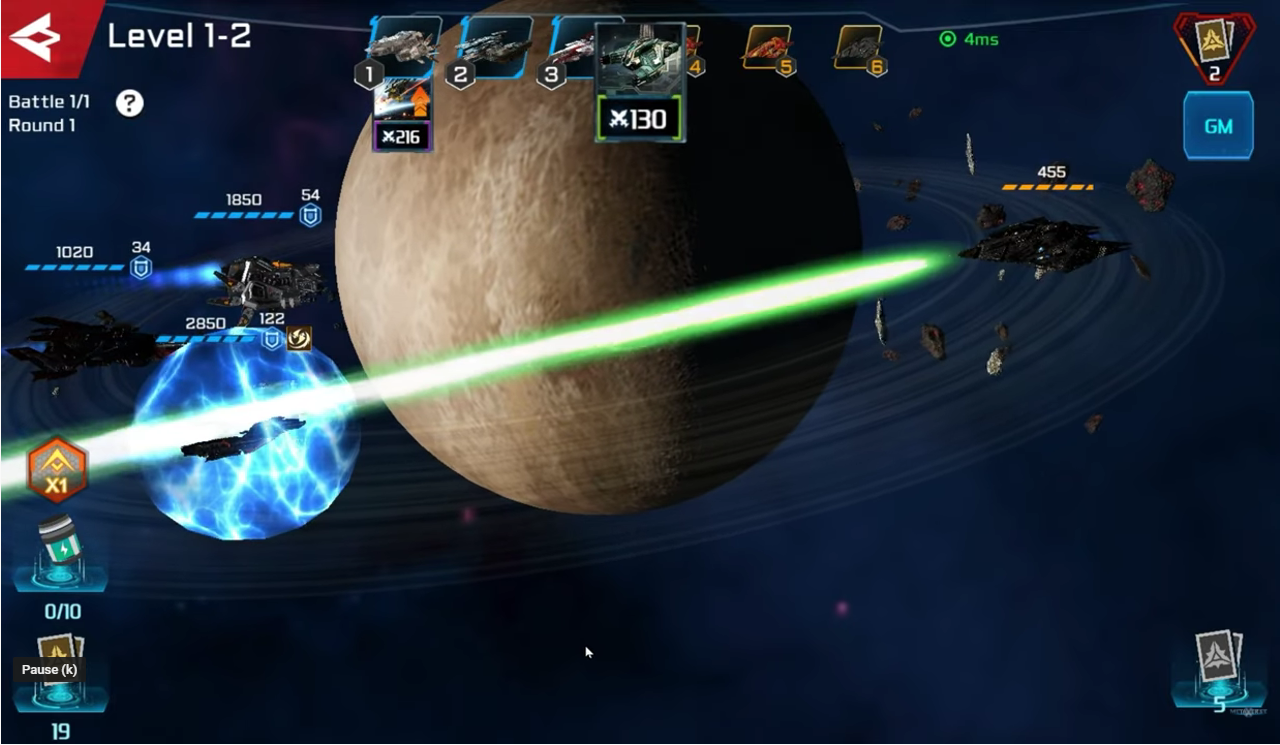Open the red card badge showing 2
The height and width of the screenshot is (745, 1280).
[x=1214, y=46]
